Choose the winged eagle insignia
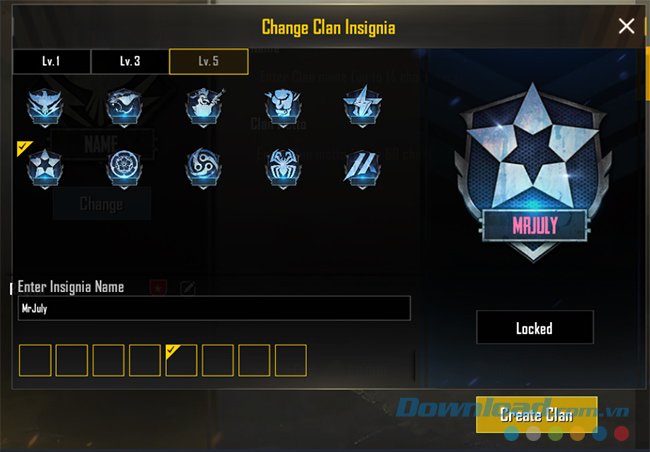The height and width of the screenshot is (452, 650). pos(44,107)
